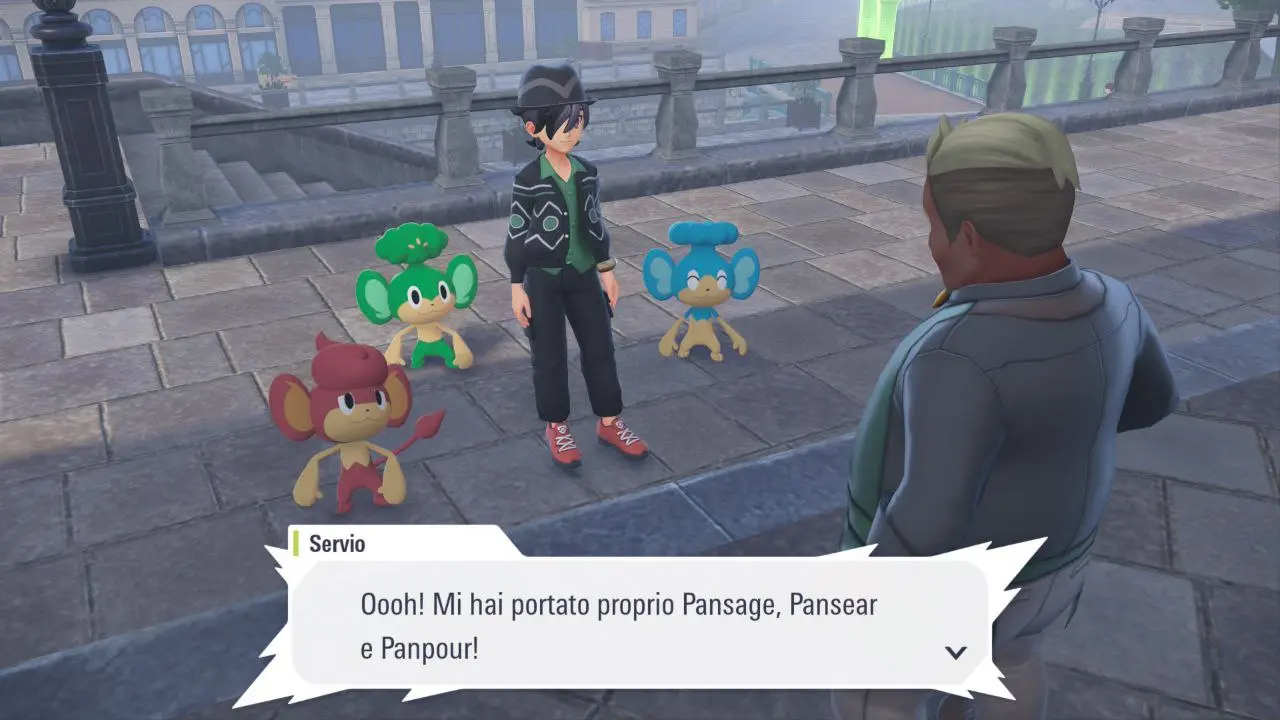Screen dimensions: 1280x720
Task: Advance dialogue with the down arrow
Action: 956,652
